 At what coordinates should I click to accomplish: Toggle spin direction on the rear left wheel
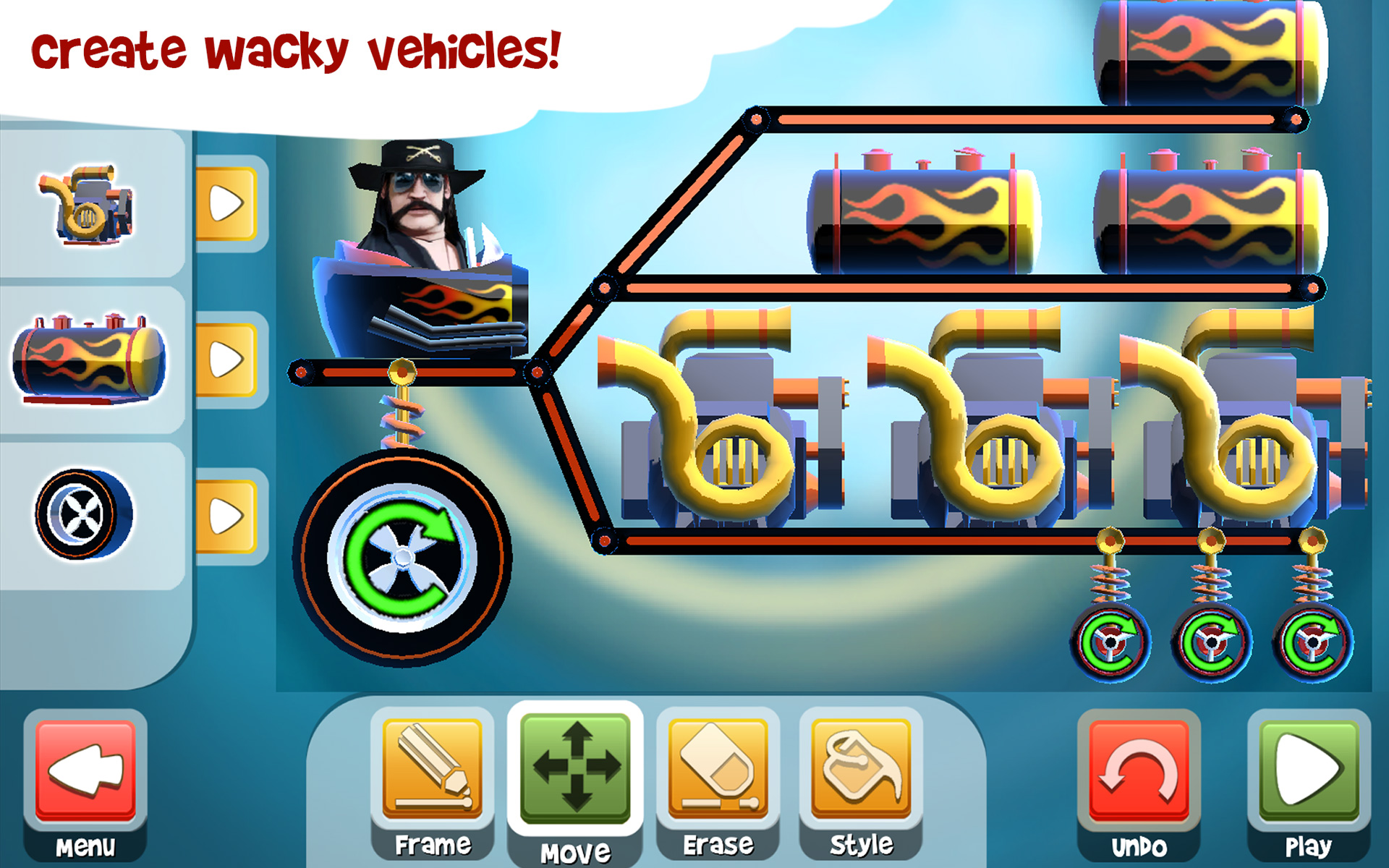tap(1112, 644)
